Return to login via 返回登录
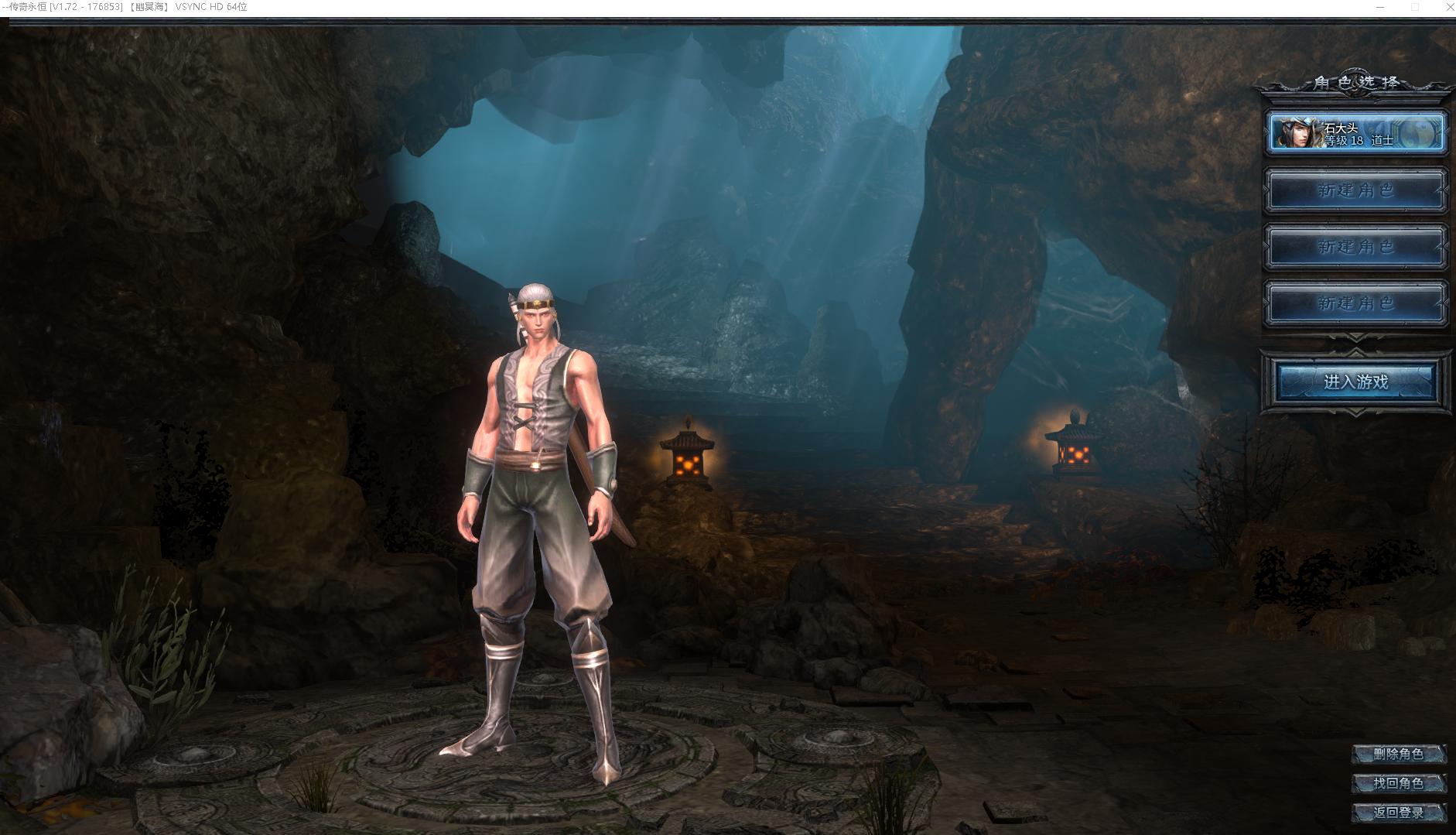Screen dimensions: 1456x835 (1398, 813)
